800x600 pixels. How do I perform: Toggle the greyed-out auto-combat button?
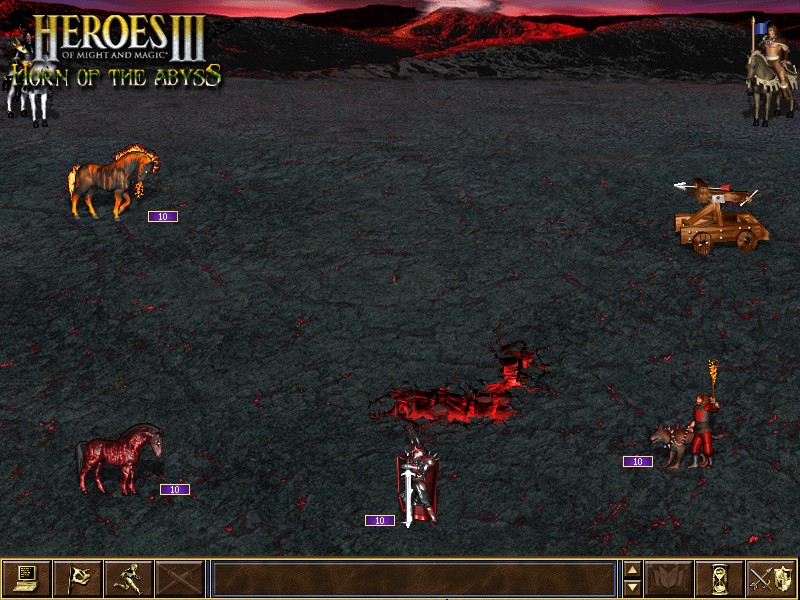pyautogui.click(x=179, y=578)
